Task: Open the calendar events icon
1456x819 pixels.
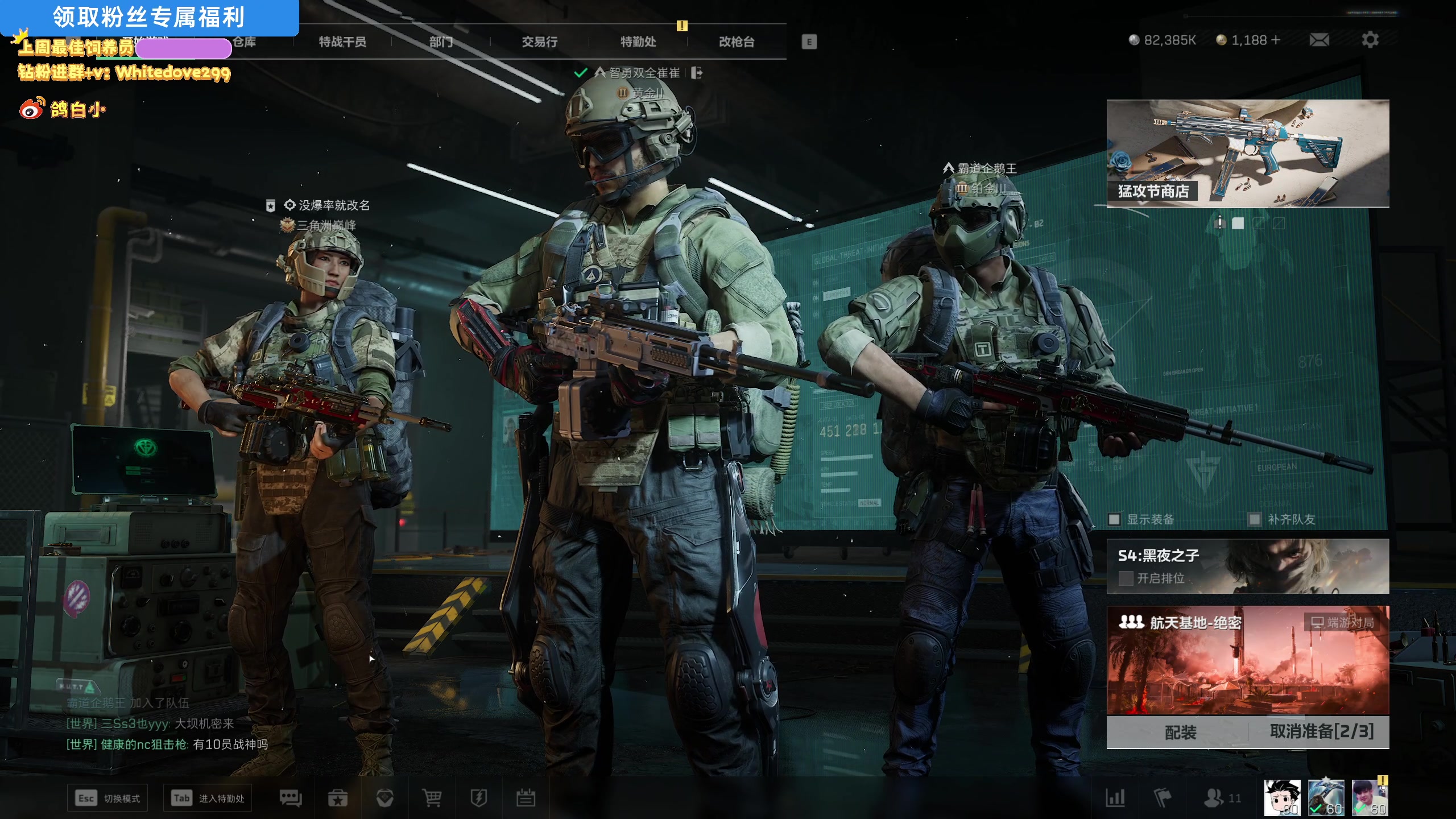Action: click(525, 798)
